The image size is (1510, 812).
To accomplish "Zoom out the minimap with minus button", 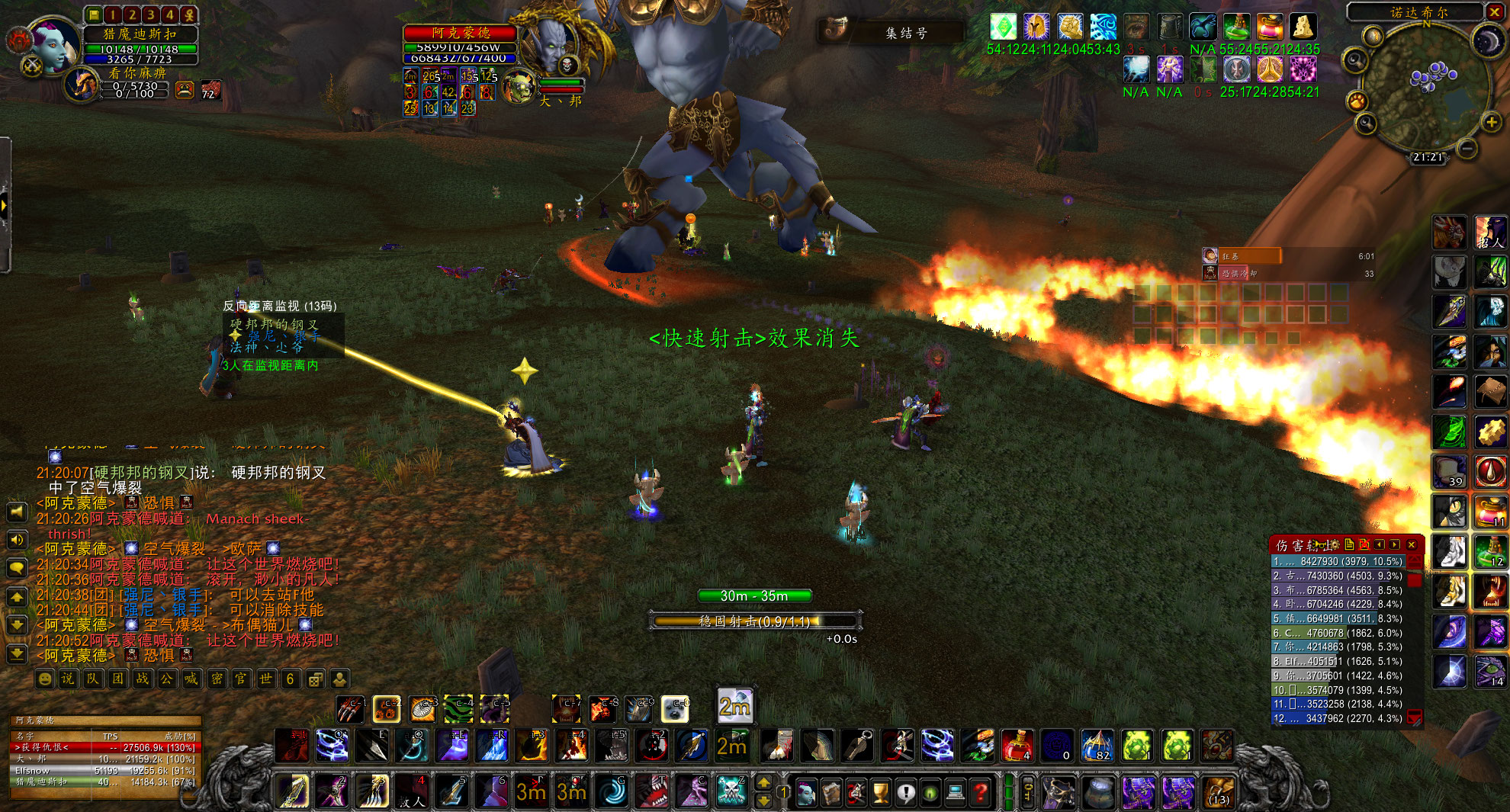I will [x=1467, y=149].
